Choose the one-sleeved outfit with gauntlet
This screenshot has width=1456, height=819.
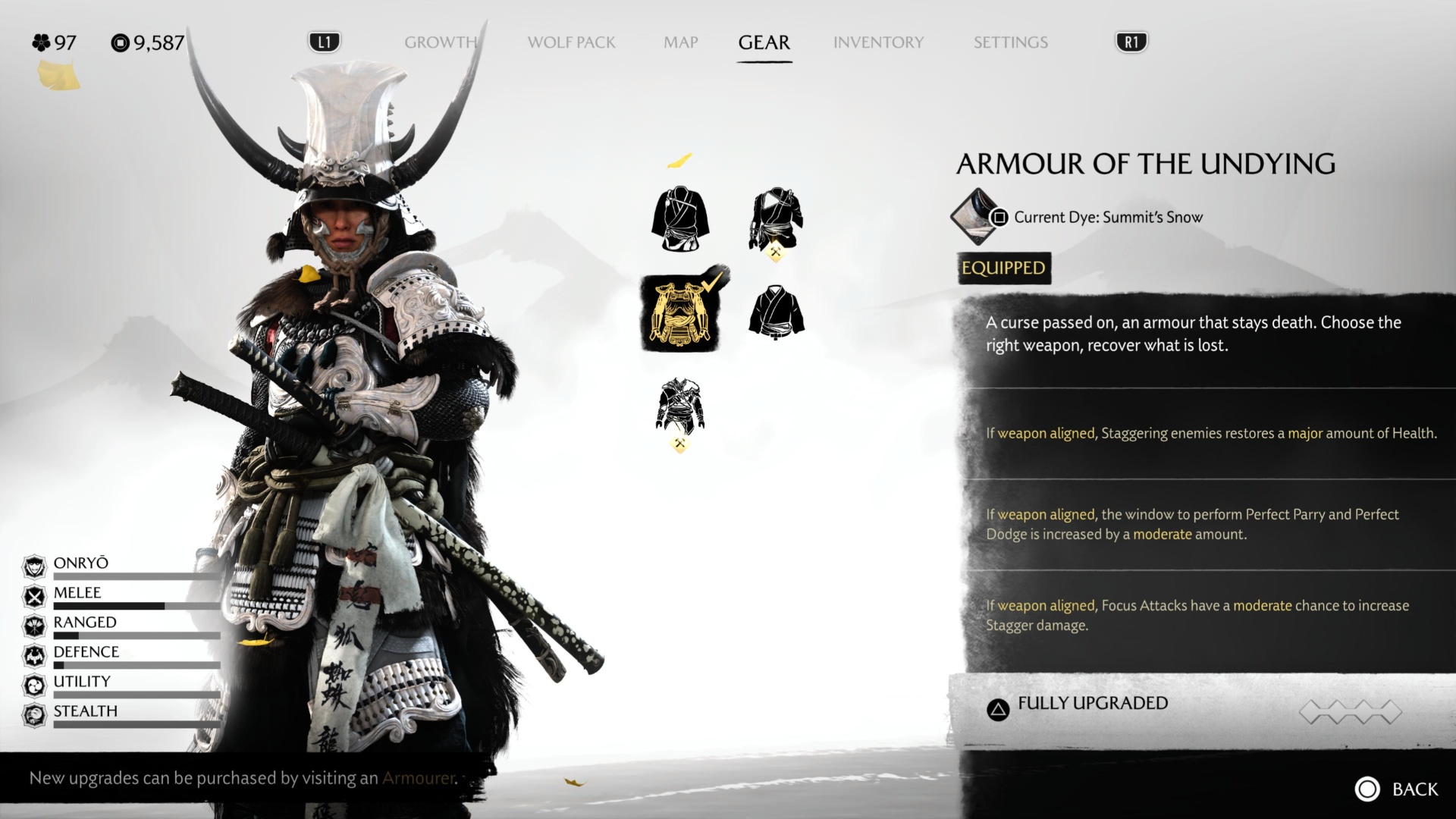pos(776,219)
